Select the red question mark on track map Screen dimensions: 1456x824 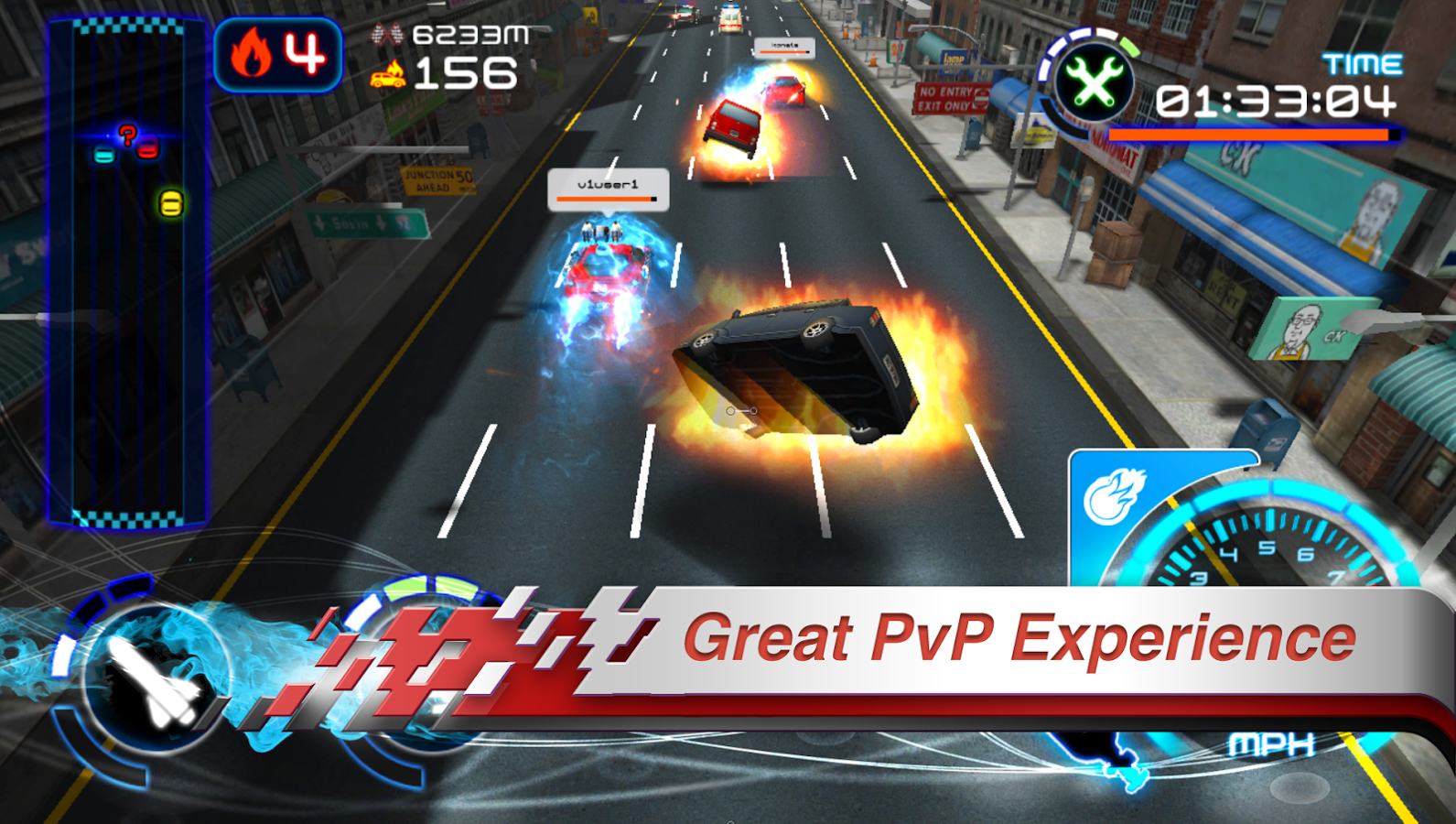(x=127, y=136)
